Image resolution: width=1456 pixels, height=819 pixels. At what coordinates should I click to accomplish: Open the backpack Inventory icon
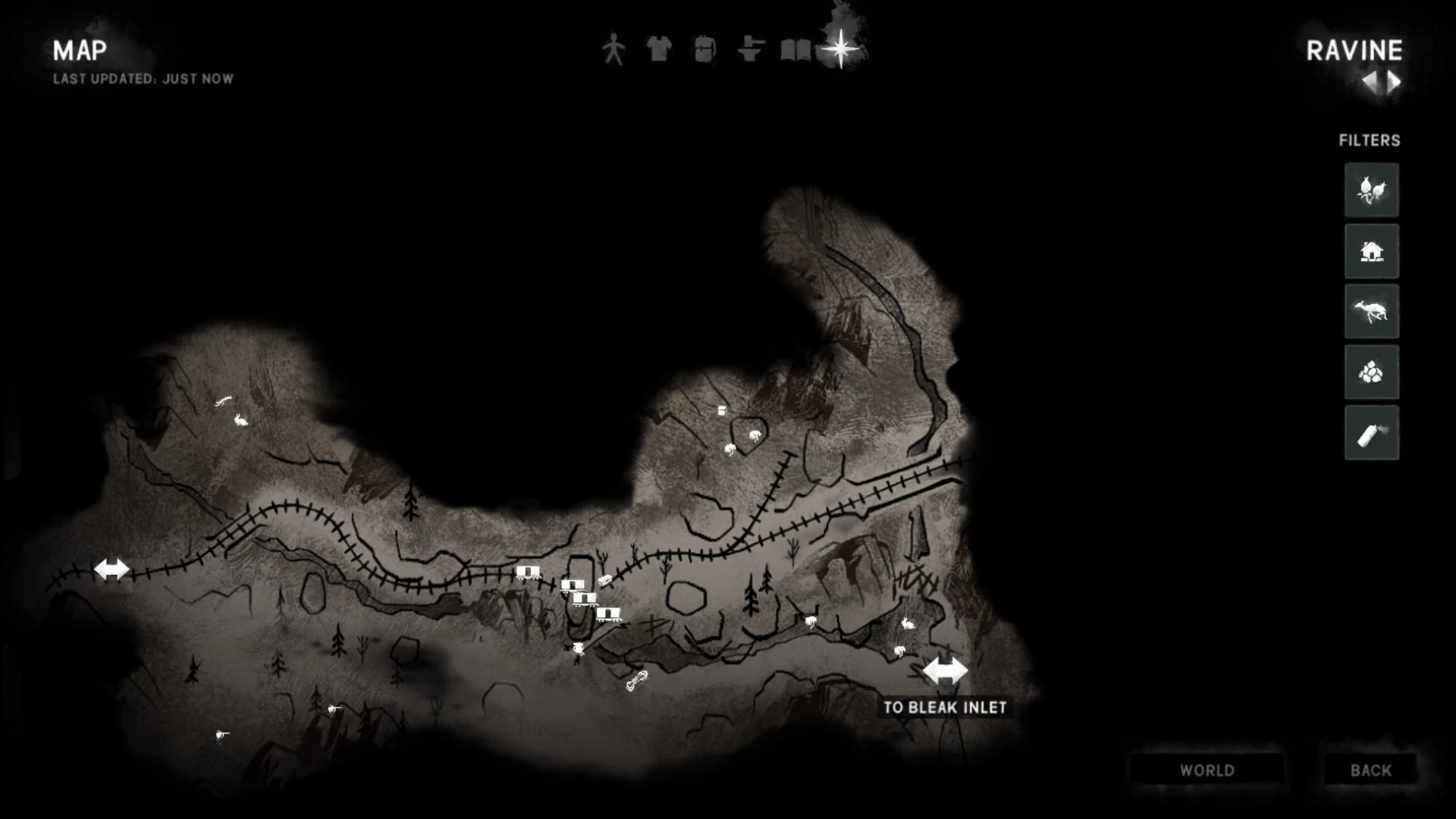pos(704,49)
